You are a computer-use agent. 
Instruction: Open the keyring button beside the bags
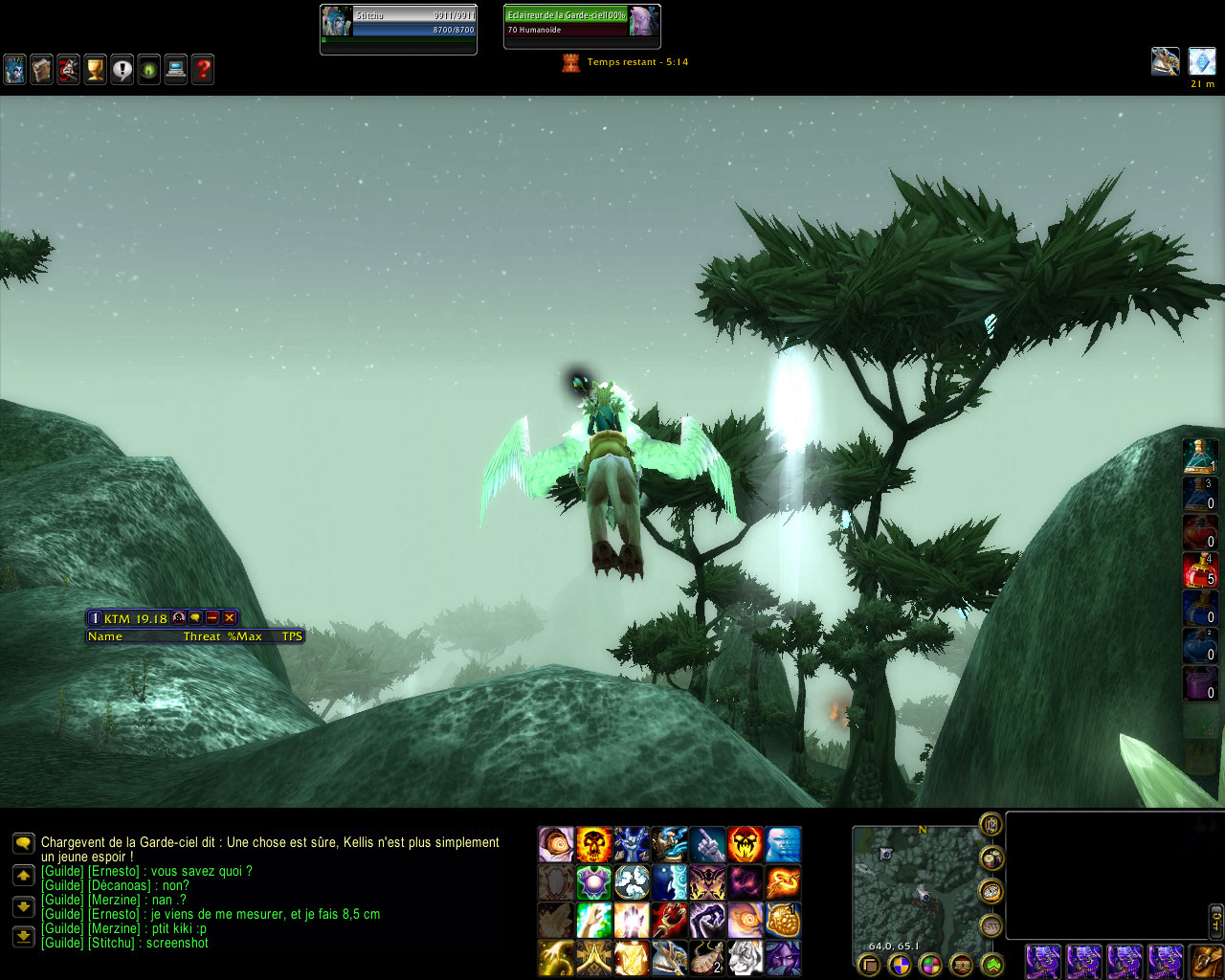[1216, 922]
